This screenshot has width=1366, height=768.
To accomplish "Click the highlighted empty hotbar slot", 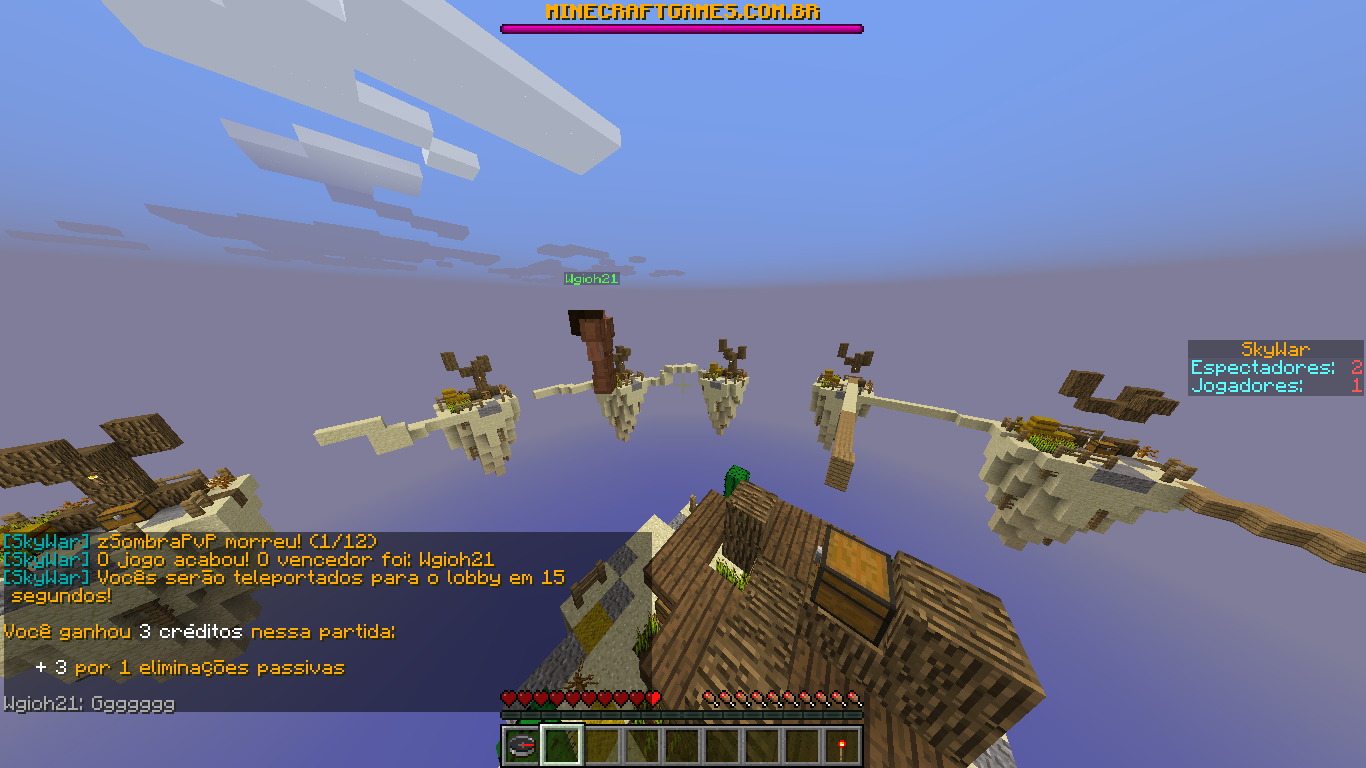I will pyautogui.click(x=561, y=746).
